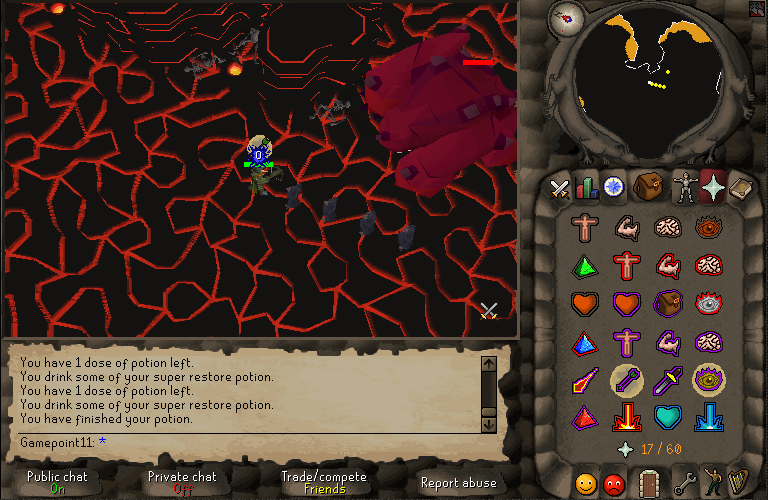The width and height of the screenshot is (768, 500).
Task: Open the wrench options tab
Action: tap(684, 483)
